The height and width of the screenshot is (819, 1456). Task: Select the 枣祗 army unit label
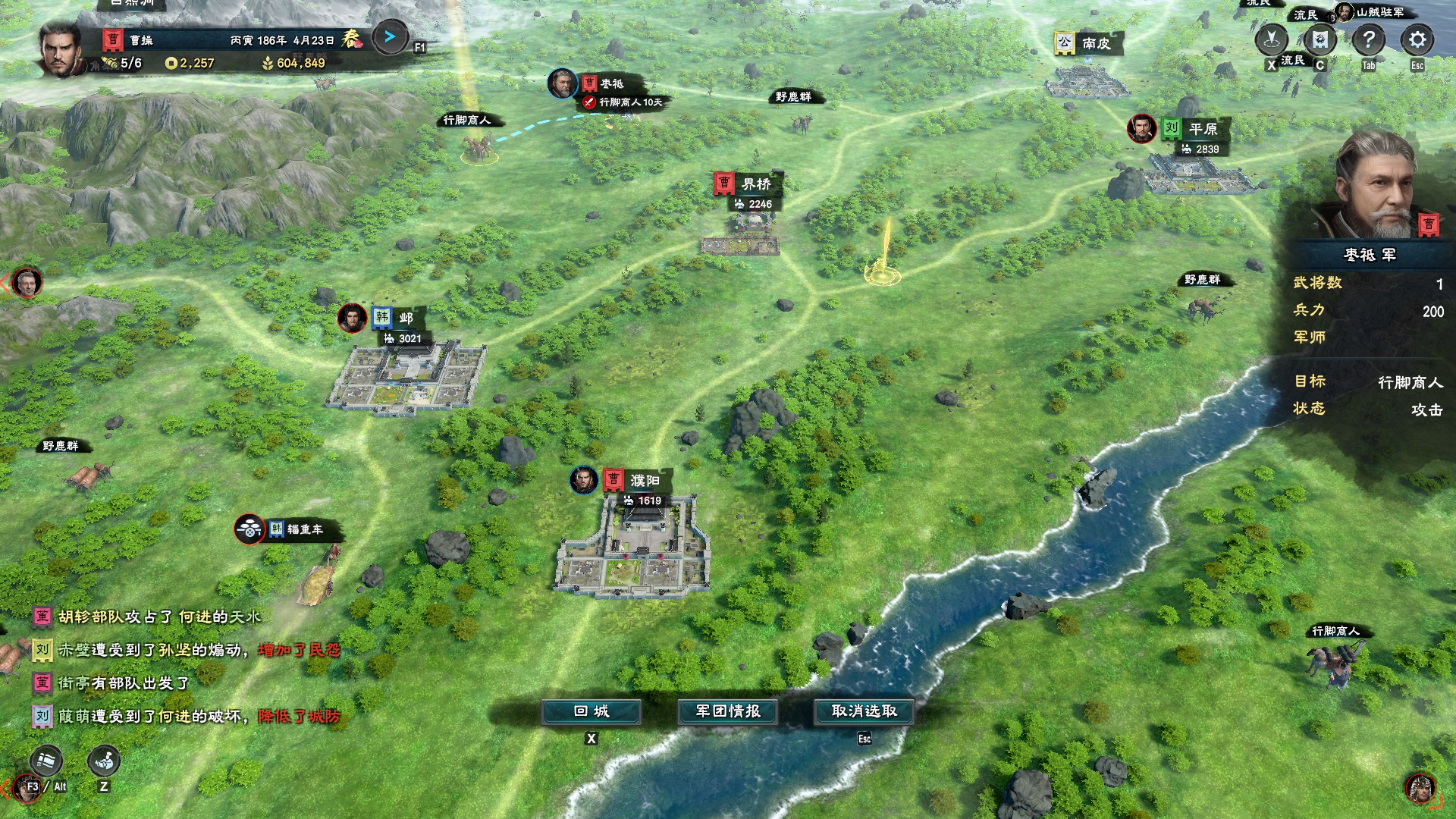click(611, 83)
